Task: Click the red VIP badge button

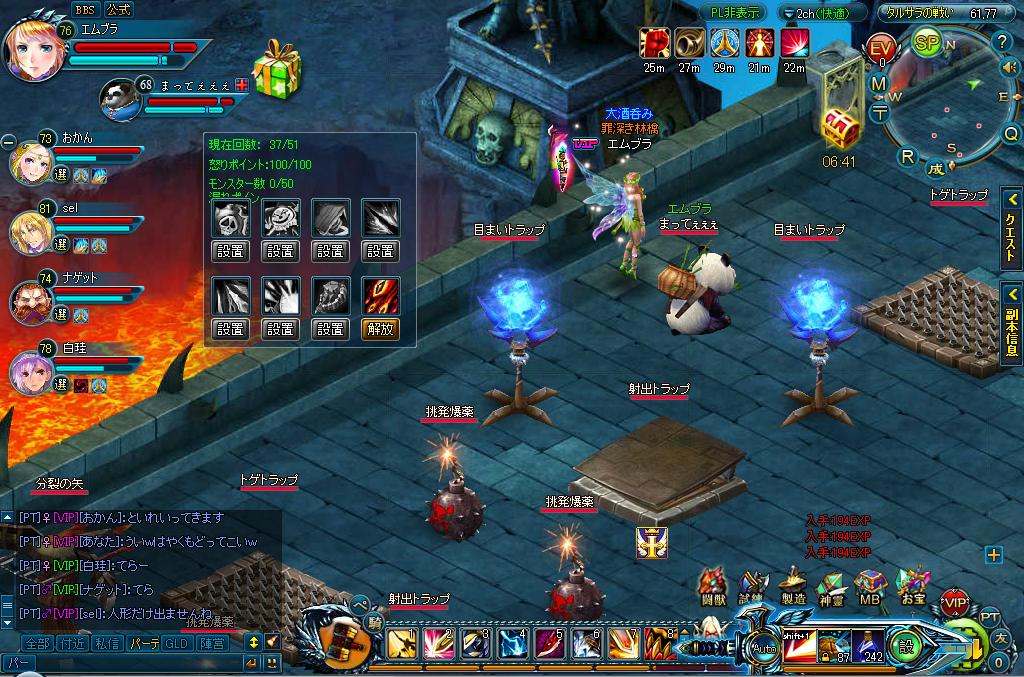Action: pos(955,603)
